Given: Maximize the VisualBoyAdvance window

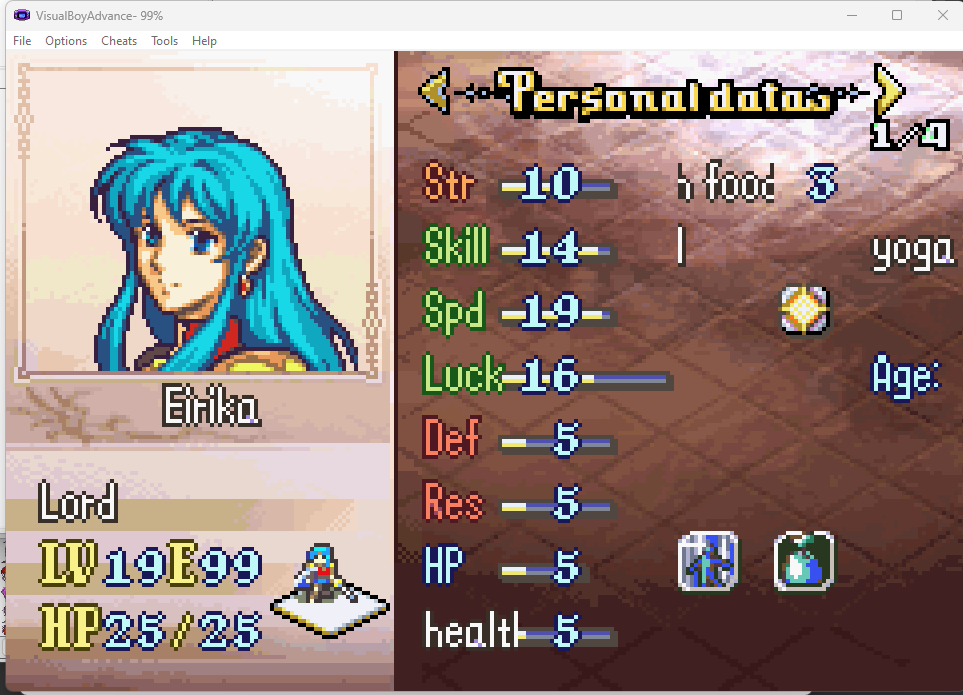Looking at the screenshot, I should coord(897,15).
